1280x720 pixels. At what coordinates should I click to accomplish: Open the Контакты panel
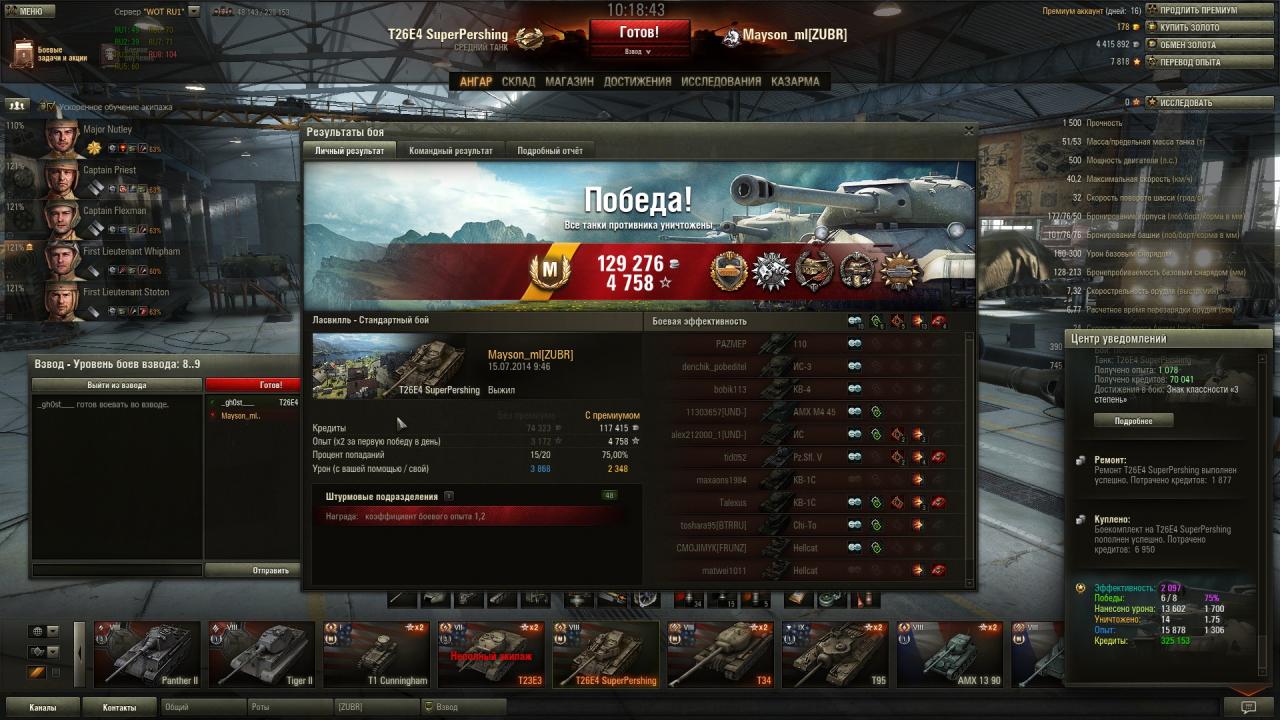pos(119,707)
